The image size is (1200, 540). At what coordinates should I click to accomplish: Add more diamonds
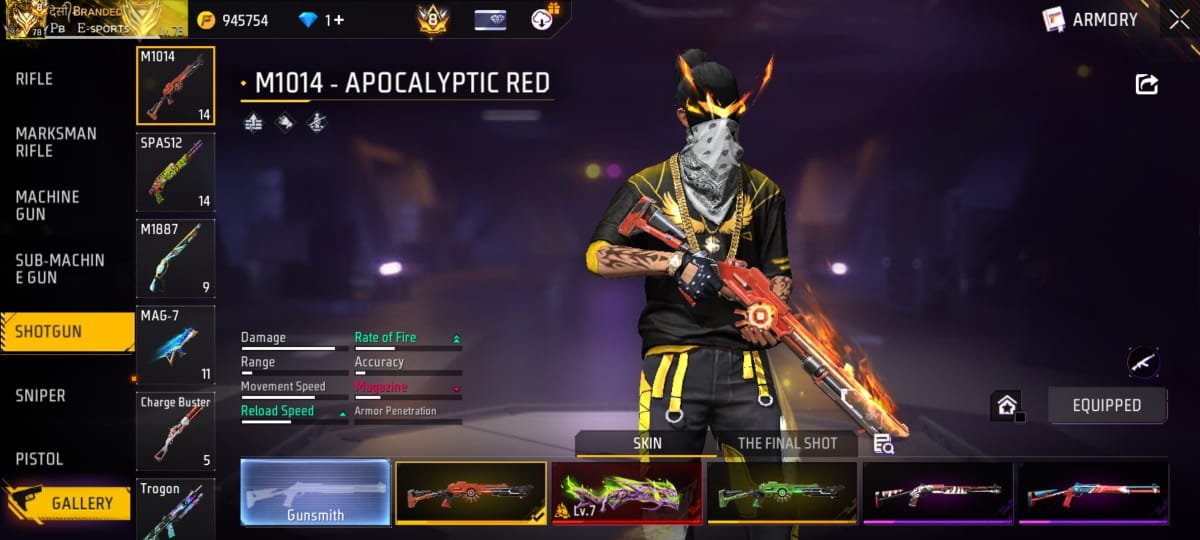pyautogui.click(x=339, y=20)
